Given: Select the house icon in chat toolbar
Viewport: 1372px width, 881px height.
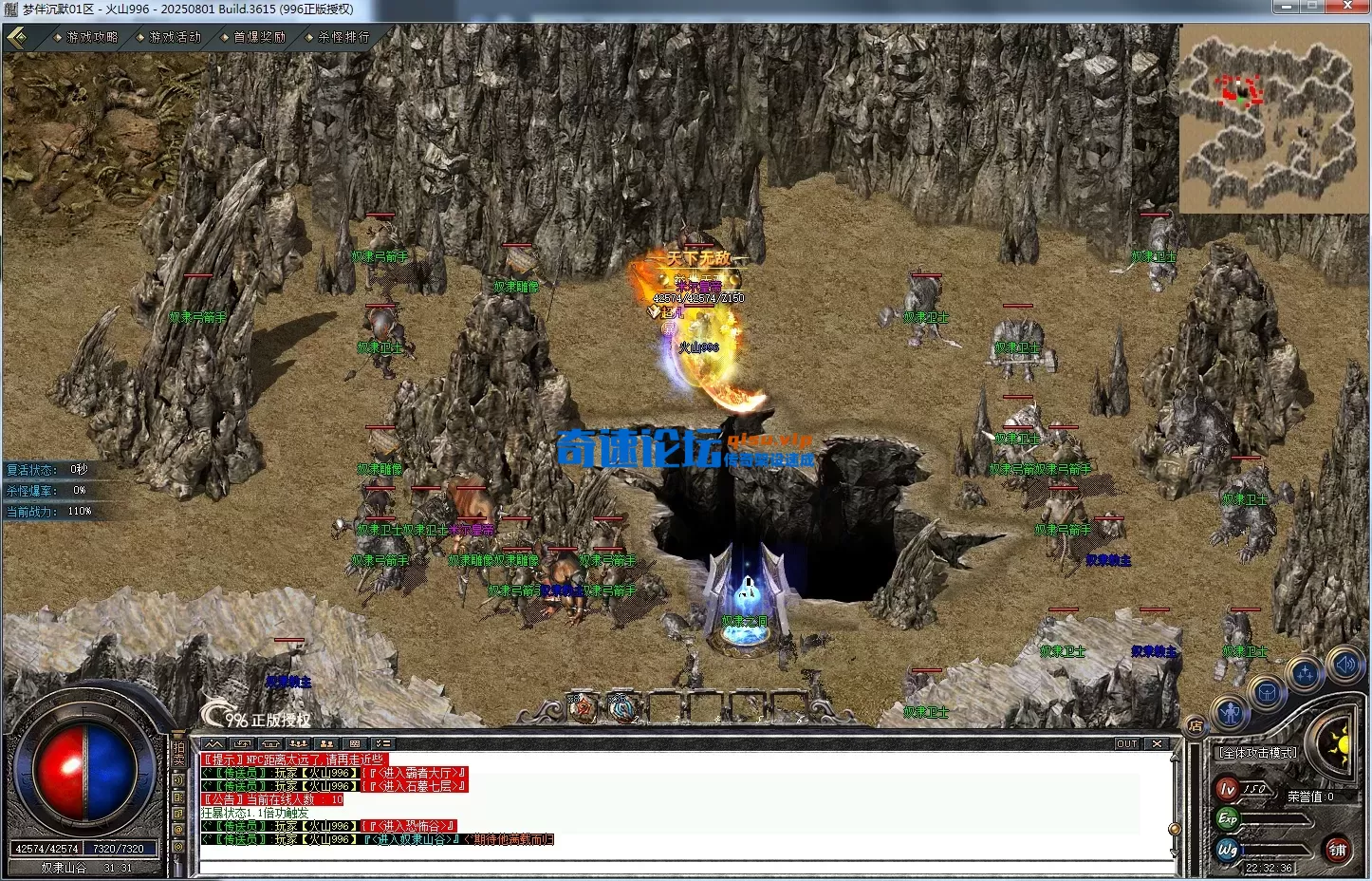Looking at the screenshot, I should (x=270, y=743).
